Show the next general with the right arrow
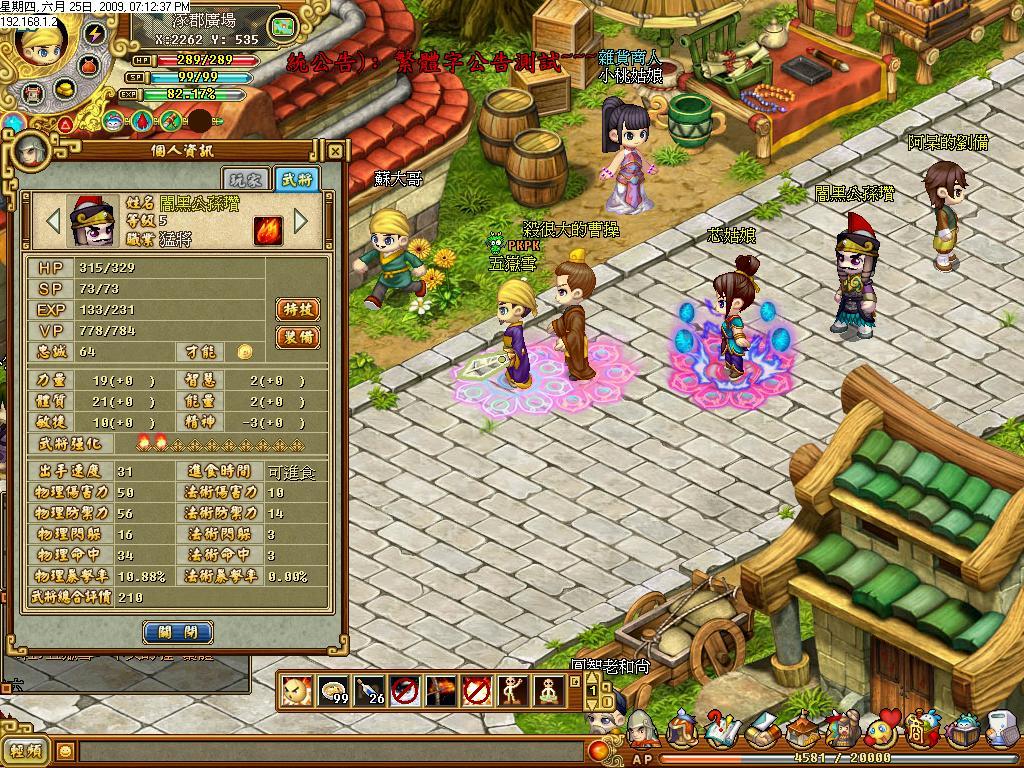Screen dimensions: 1024x768 (x=300, y=220)
